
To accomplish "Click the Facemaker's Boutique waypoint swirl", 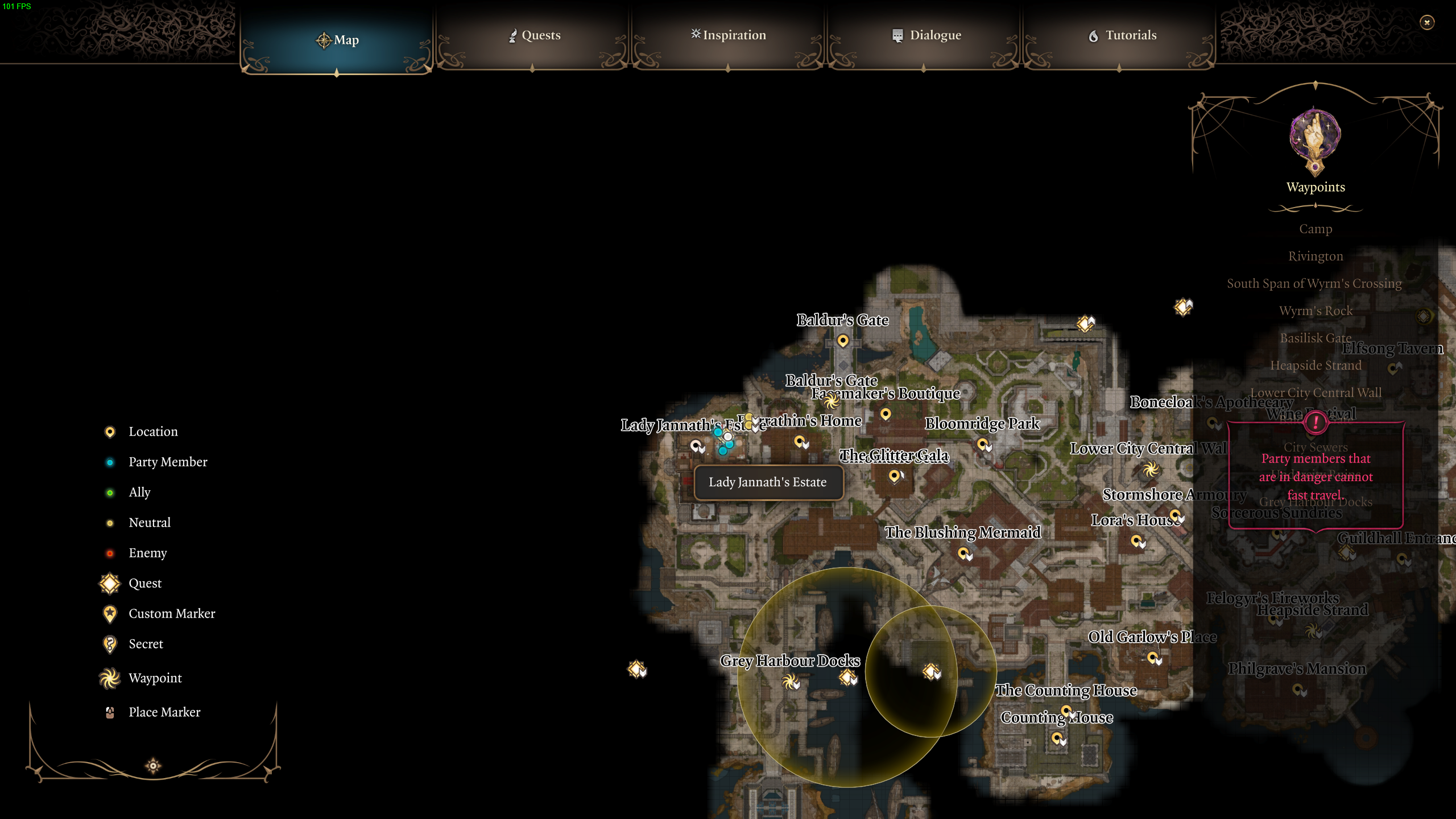I will click(833, 402).
